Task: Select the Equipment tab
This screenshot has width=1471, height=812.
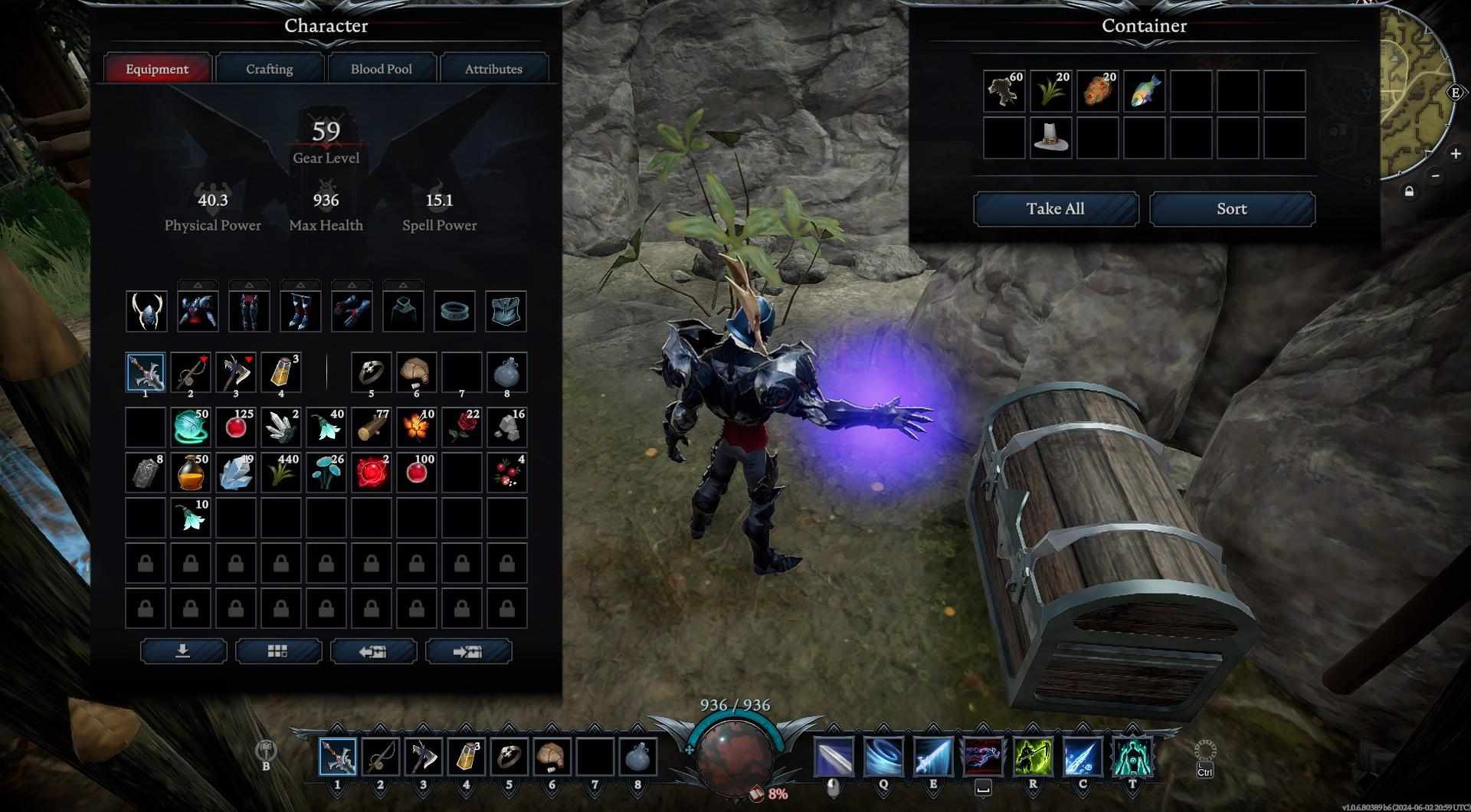Action: (x=157, y=69)
